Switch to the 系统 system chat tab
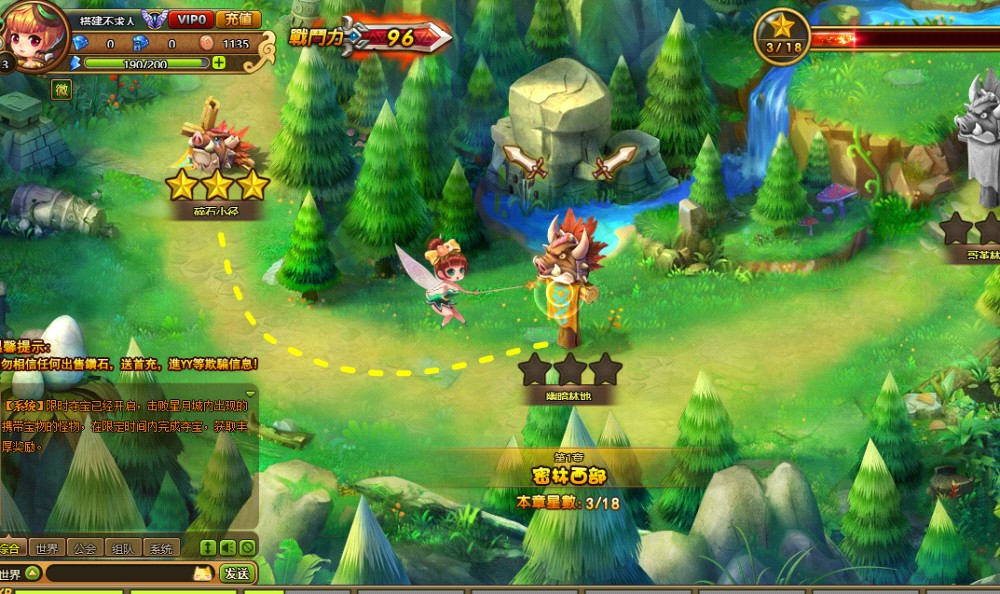 tap(160, 548)
